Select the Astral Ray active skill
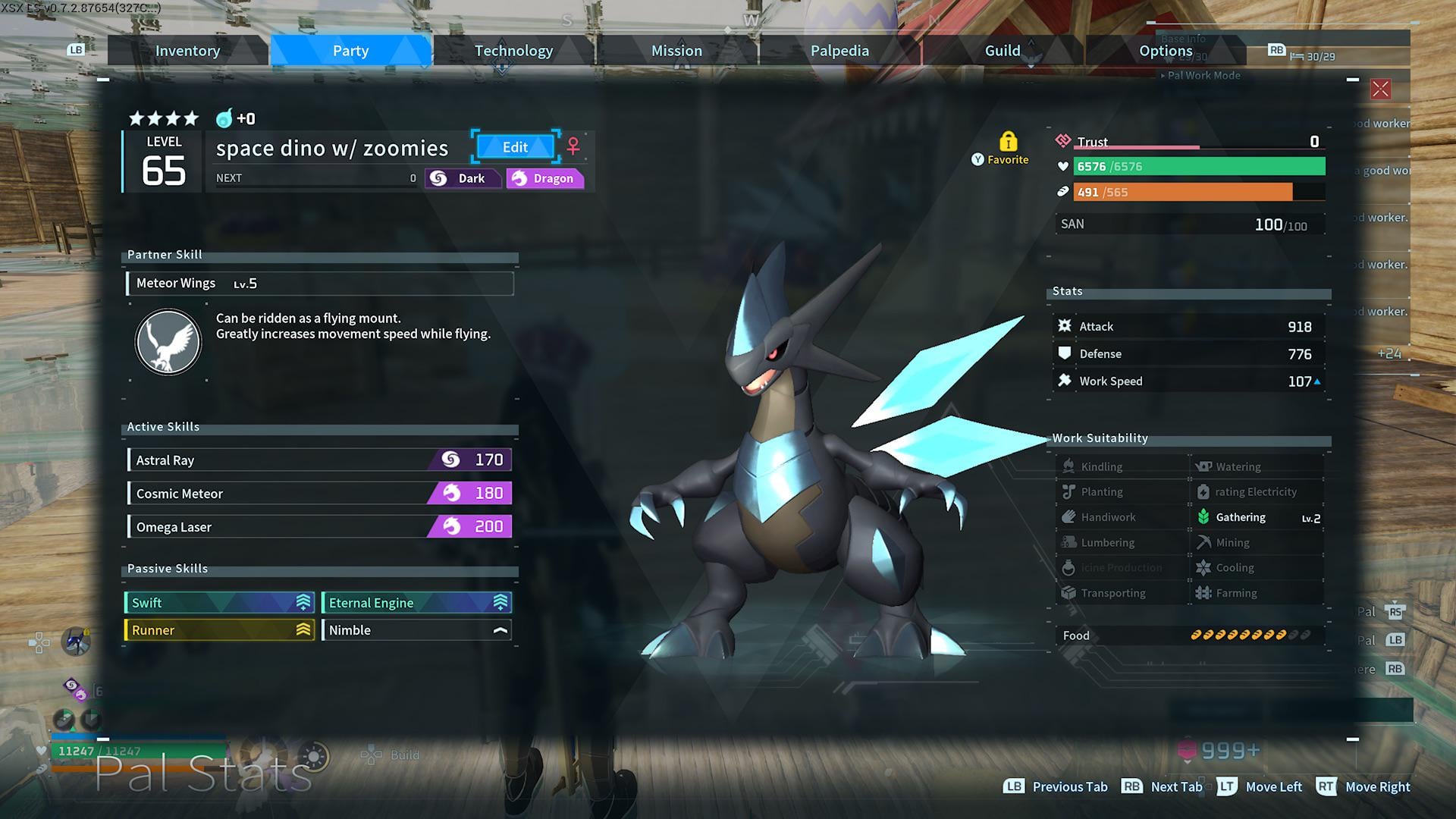1456x819 pixels. point(319,460)
